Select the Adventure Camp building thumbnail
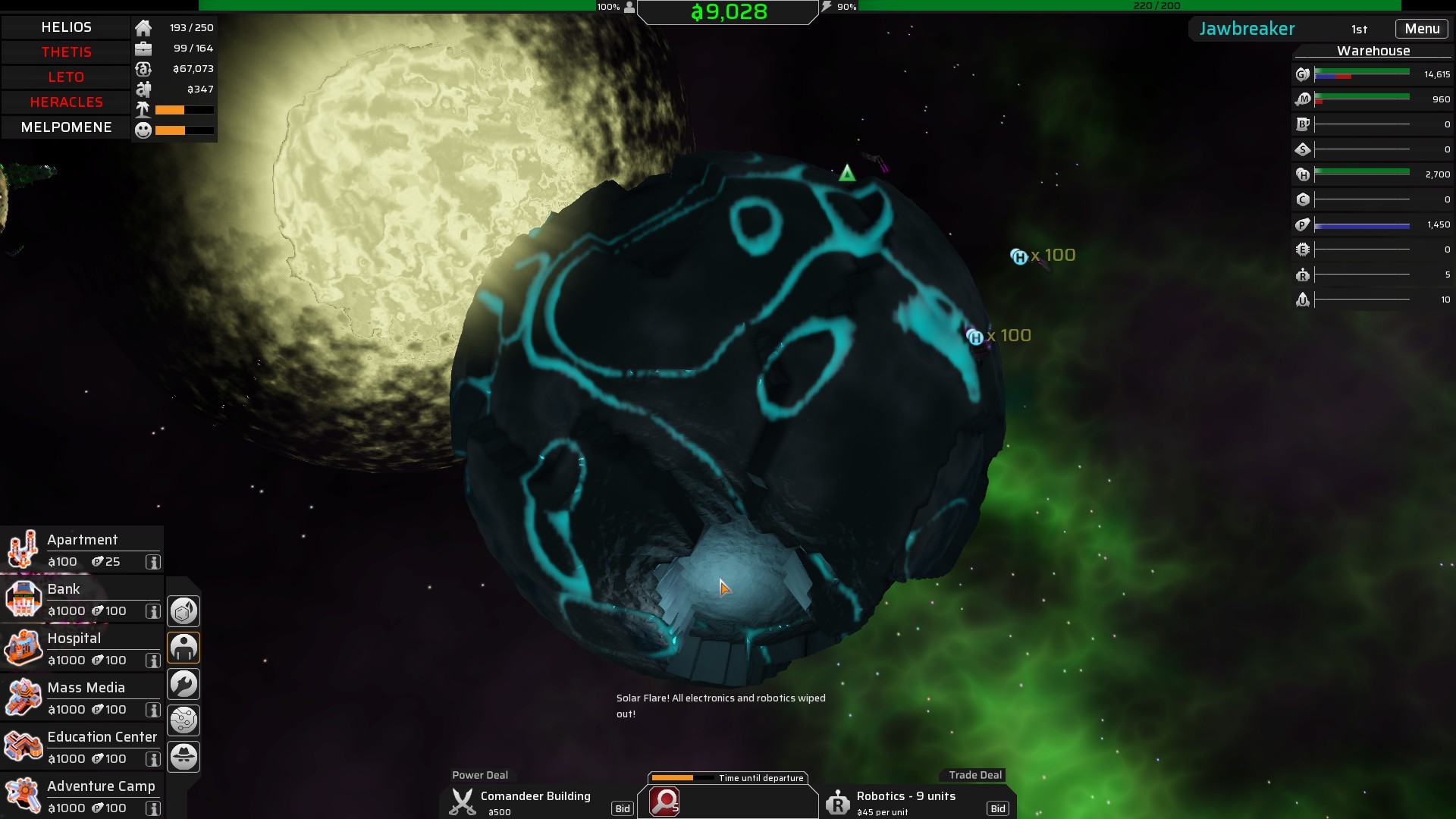Image resolution: width=1456 pixels, height=819 pixels. 24,796
